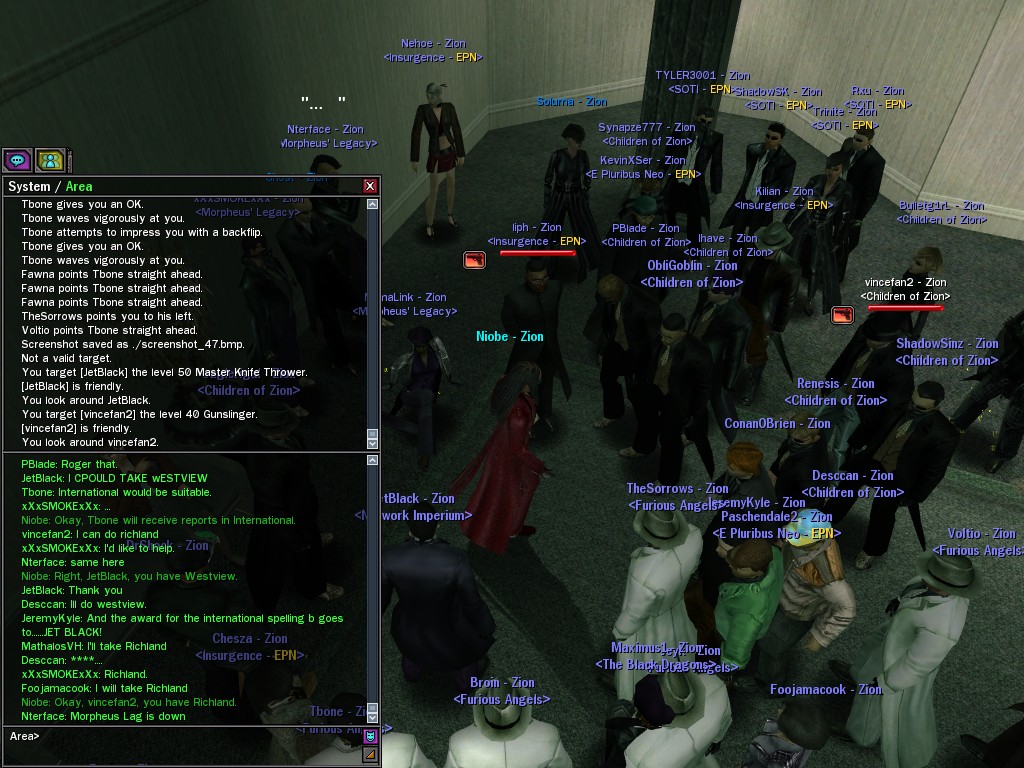Click the system log's scroll-up arrow

pyautogui.click(x=373, y=204)
